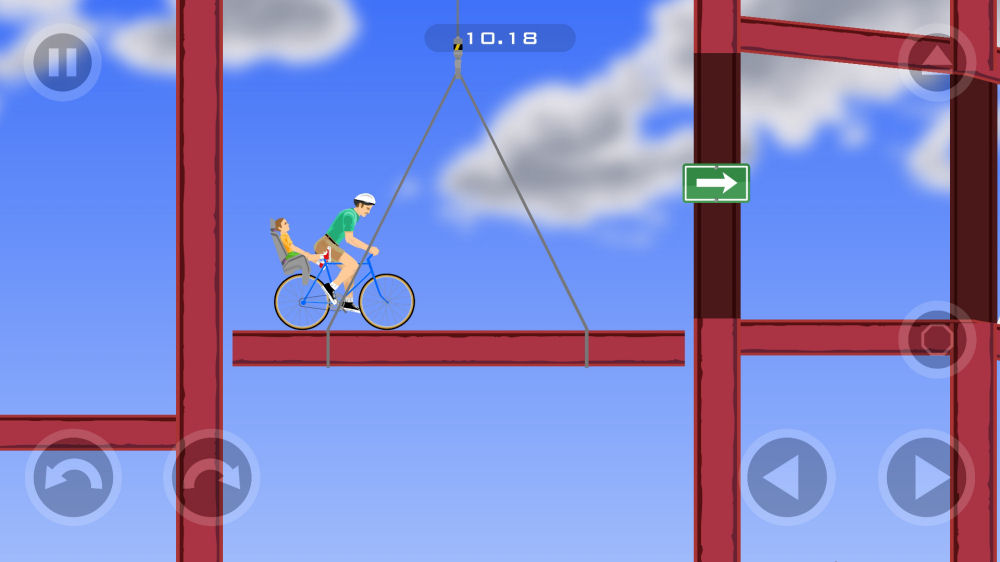Tap the octagon eject button
1000x562 pixels.
pos(937,339)
